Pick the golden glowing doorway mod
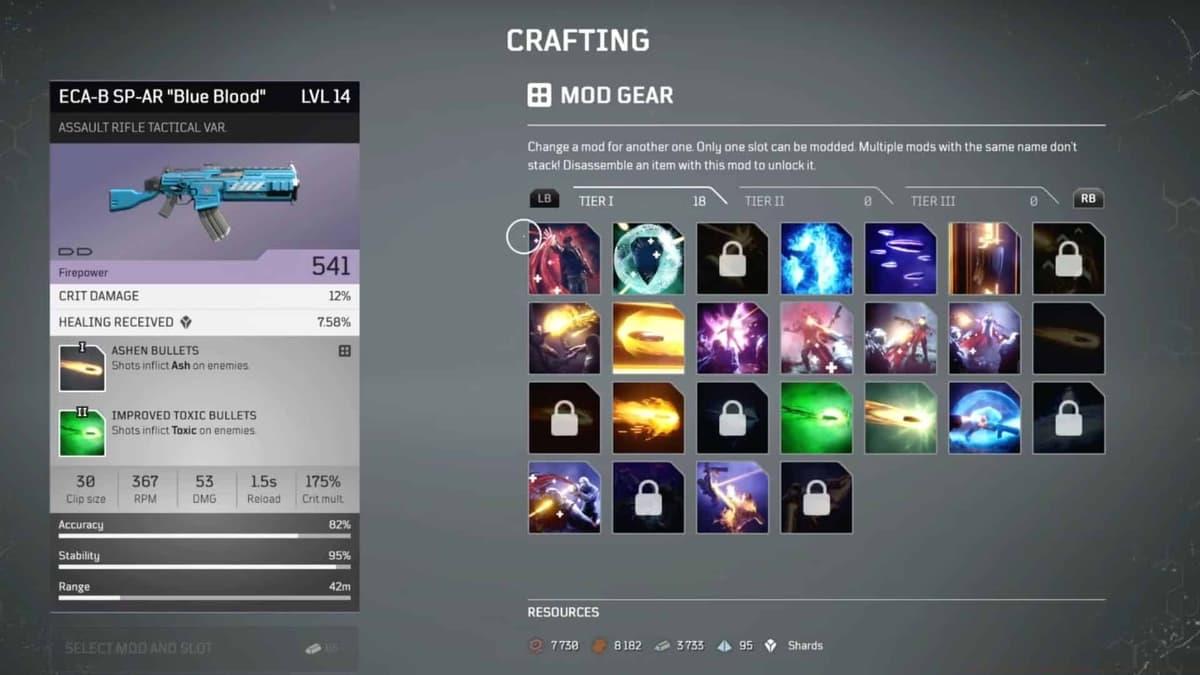 (984, 259)
